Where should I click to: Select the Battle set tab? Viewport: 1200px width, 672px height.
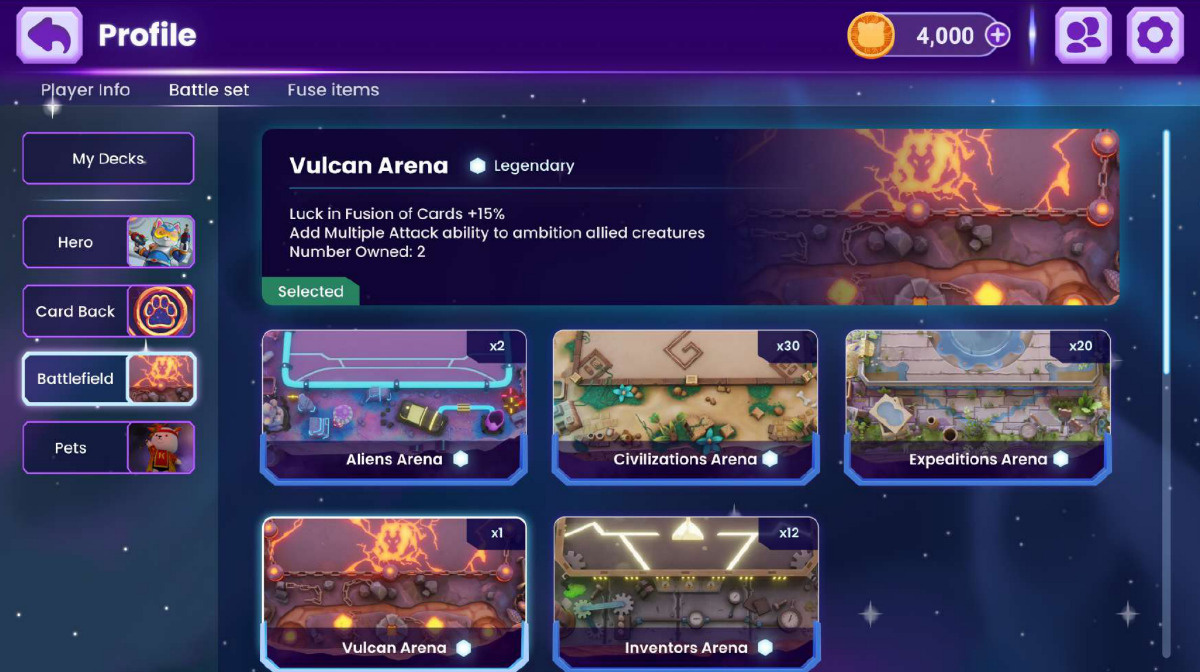tap(209, 90)
